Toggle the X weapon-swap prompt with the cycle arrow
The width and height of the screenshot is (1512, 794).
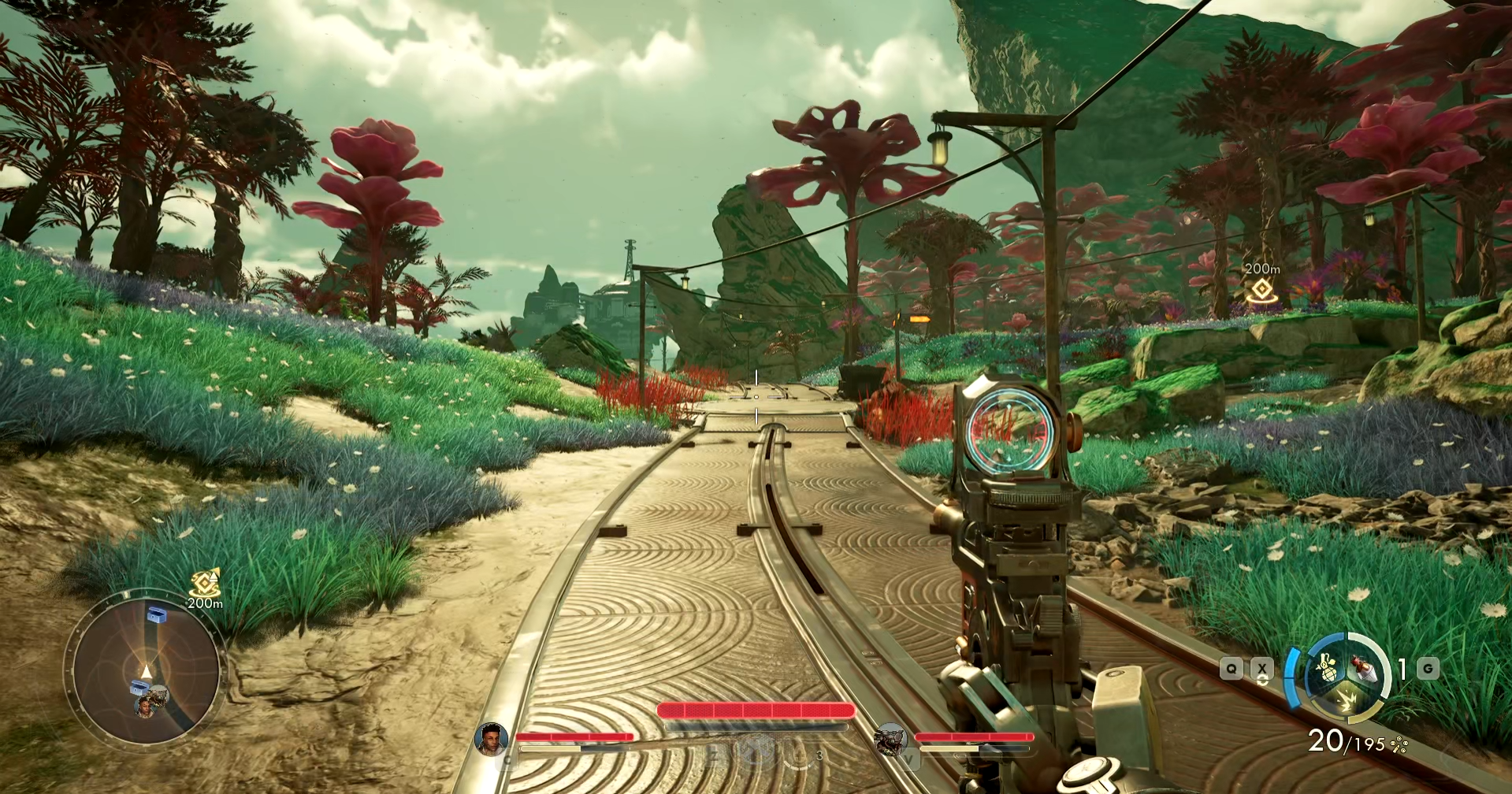tap(1262, 670)
